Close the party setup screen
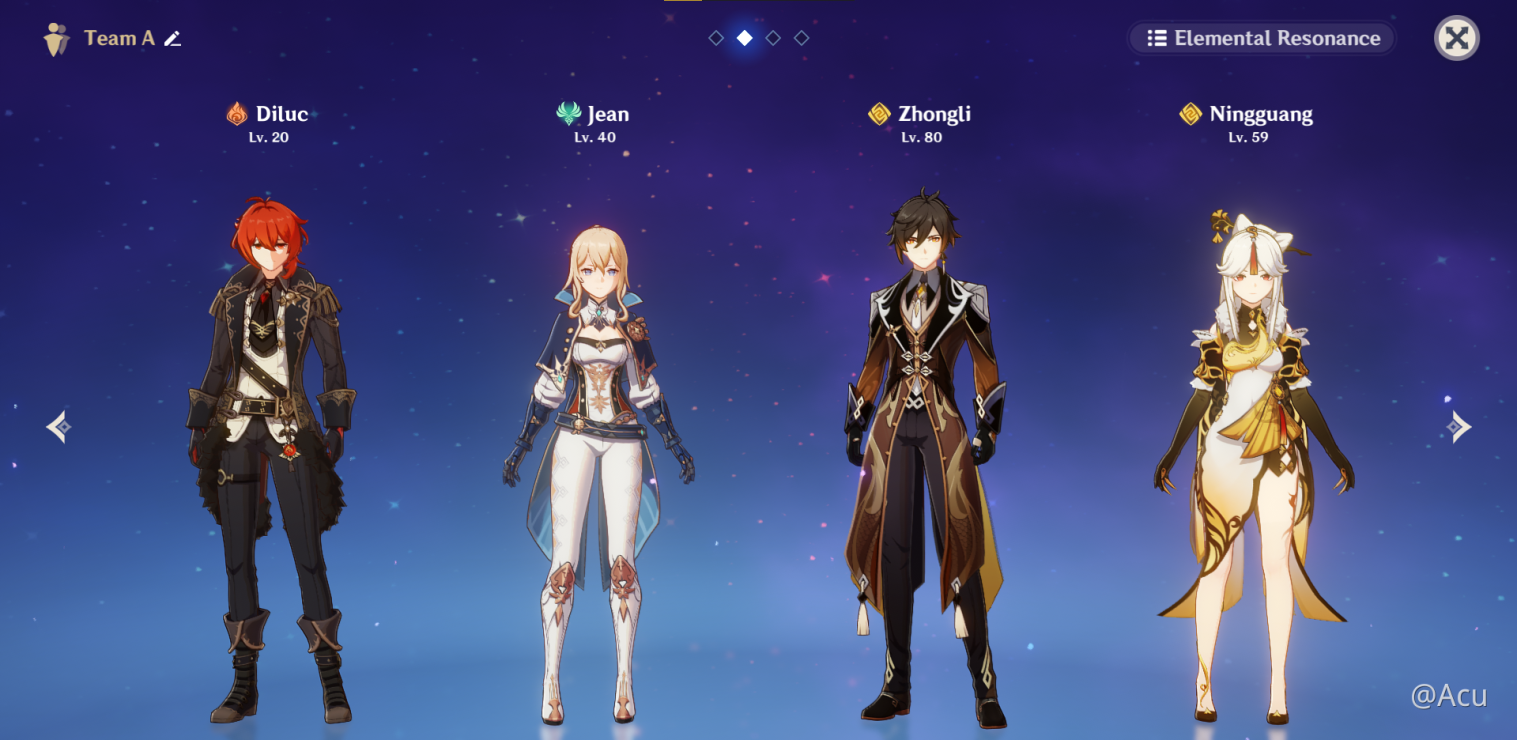1517x740 pixels. tap(1456, 38)
